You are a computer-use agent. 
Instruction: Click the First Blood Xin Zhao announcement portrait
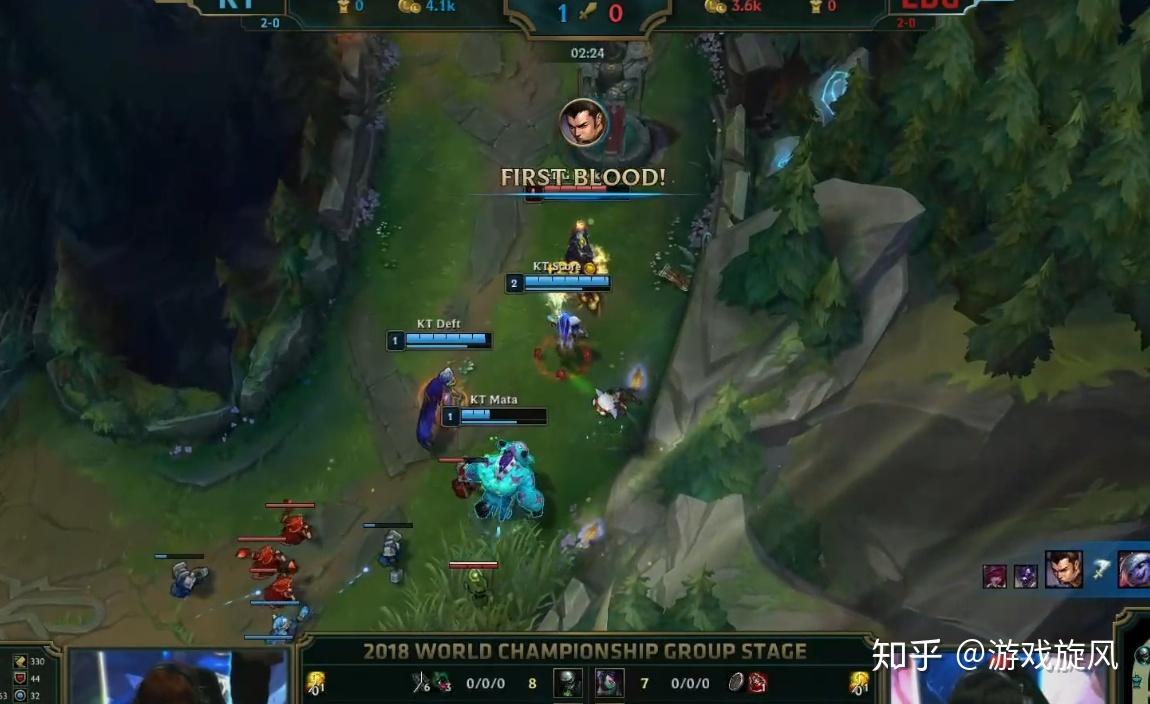pos(583,123)
